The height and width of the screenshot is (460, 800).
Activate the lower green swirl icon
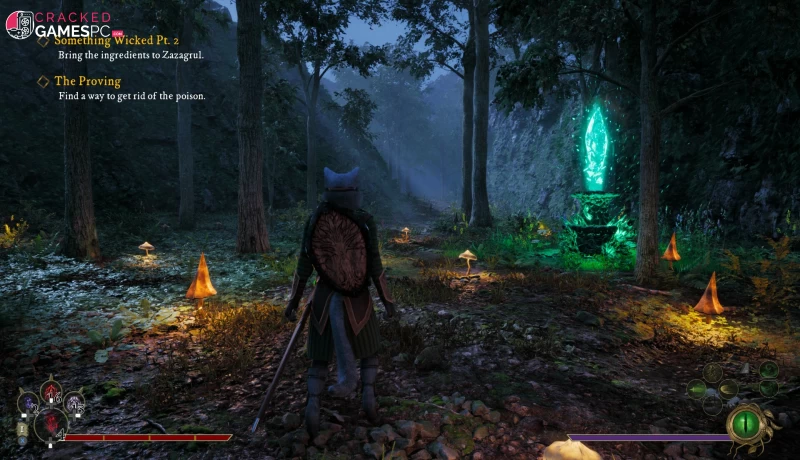(x=768, y=389)
